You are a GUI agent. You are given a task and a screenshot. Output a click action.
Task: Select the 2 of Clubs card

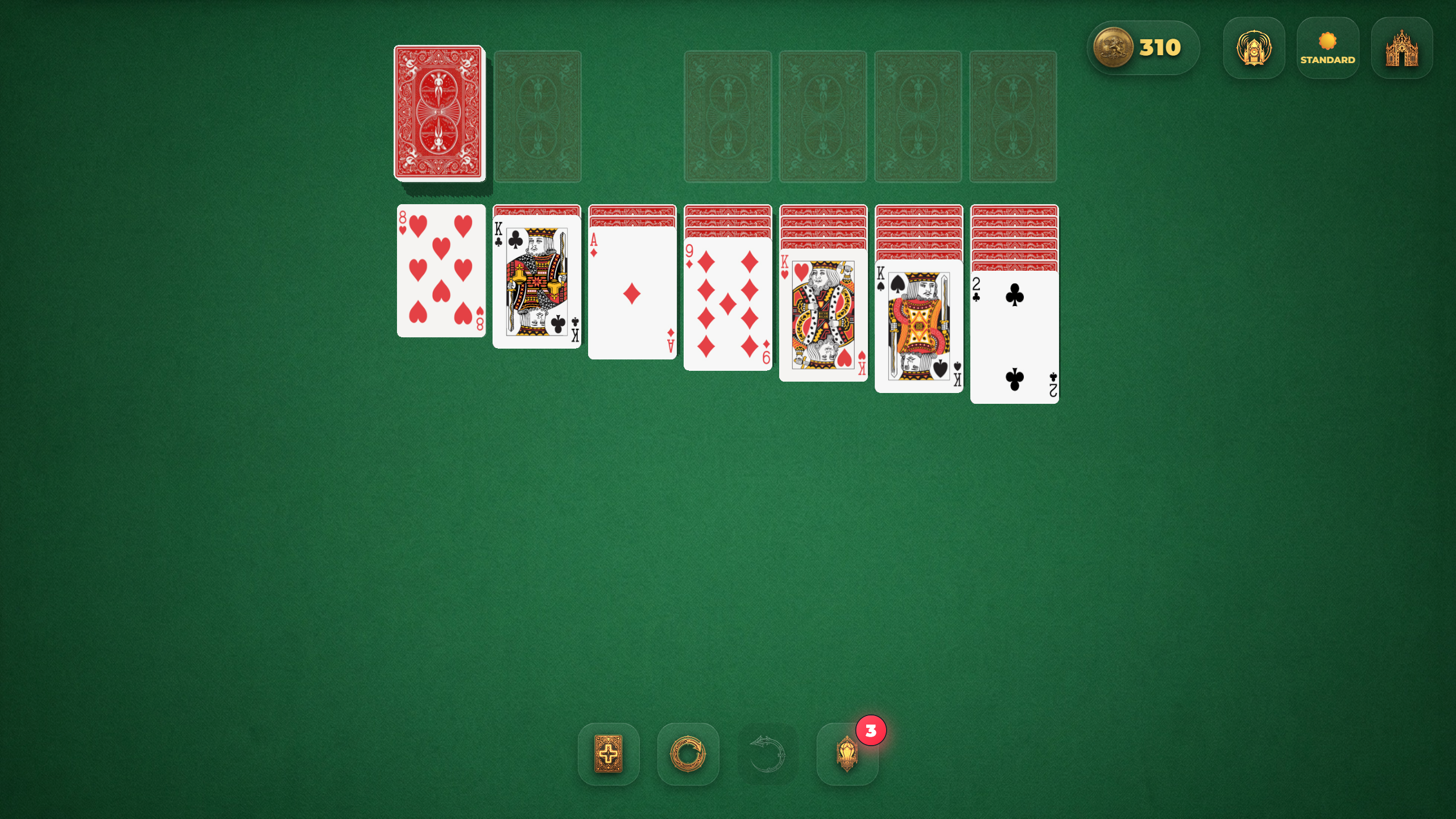(x=1014, y=338)
